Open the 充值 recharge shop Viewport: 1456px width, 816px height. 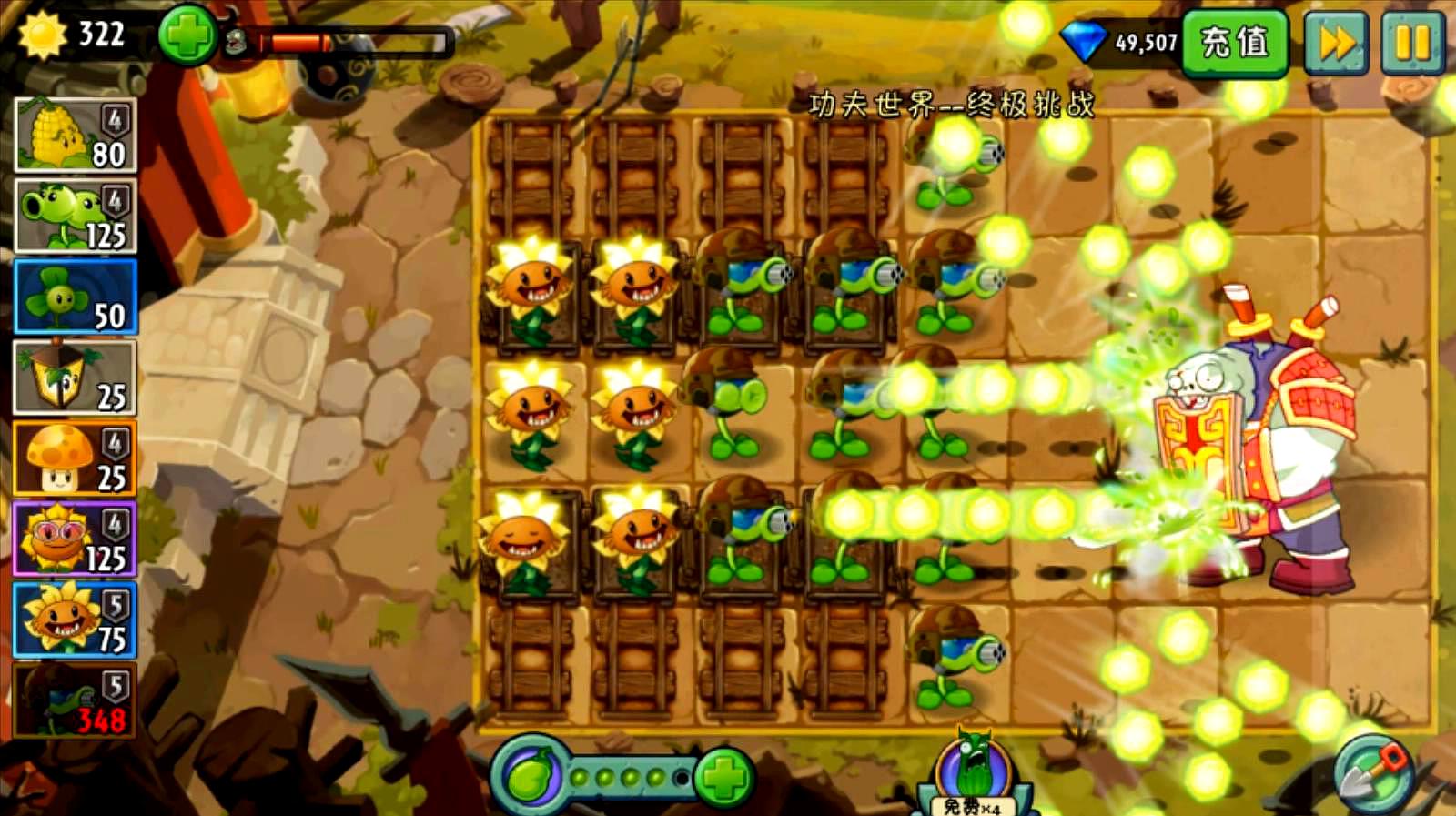point(1235,42)
